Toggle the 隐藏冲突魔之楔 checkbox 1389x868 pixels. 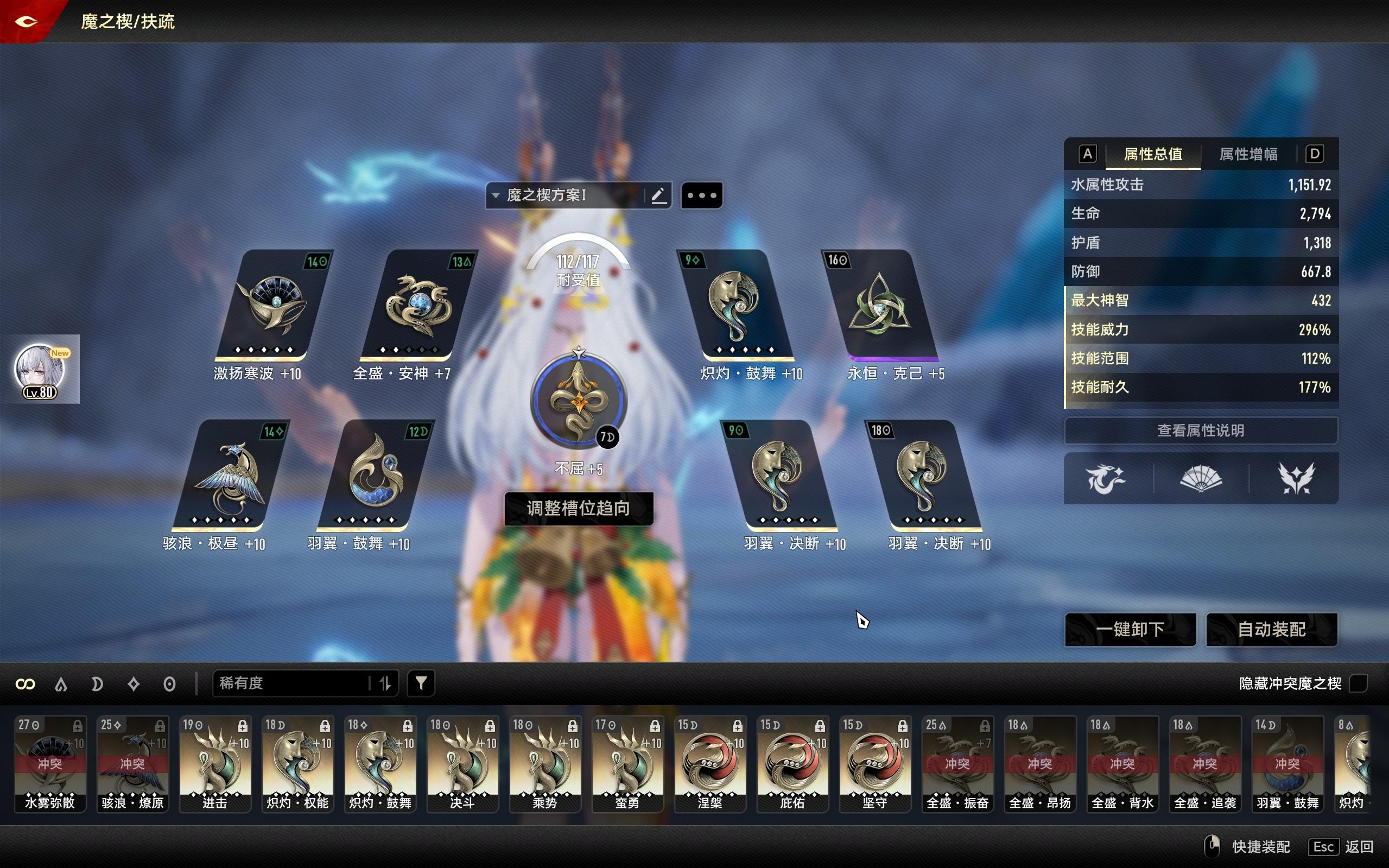1358,683
